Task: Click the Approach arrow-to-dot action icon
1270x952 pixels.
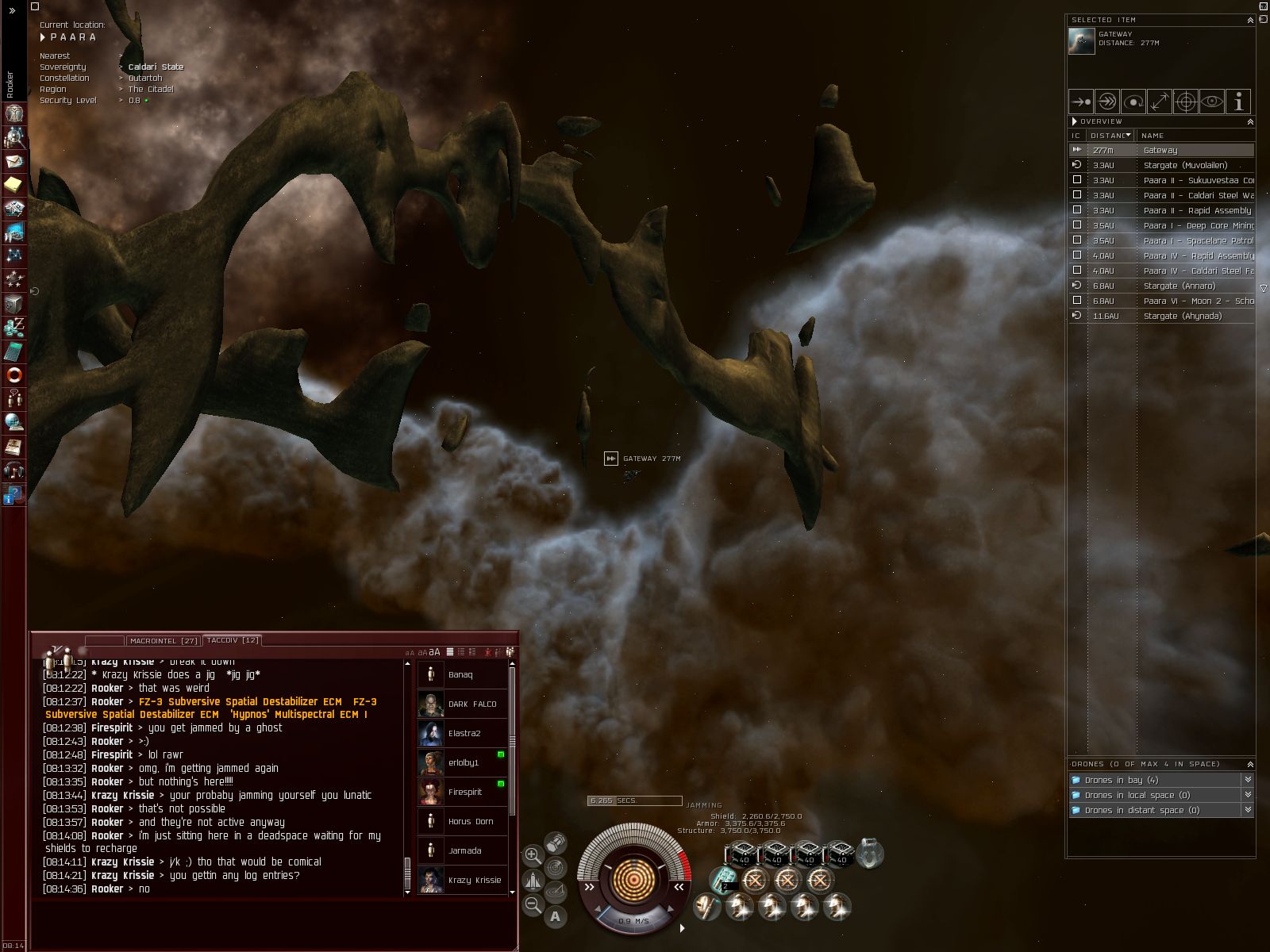Action: pyautogui.click(x=1080, y=102)
